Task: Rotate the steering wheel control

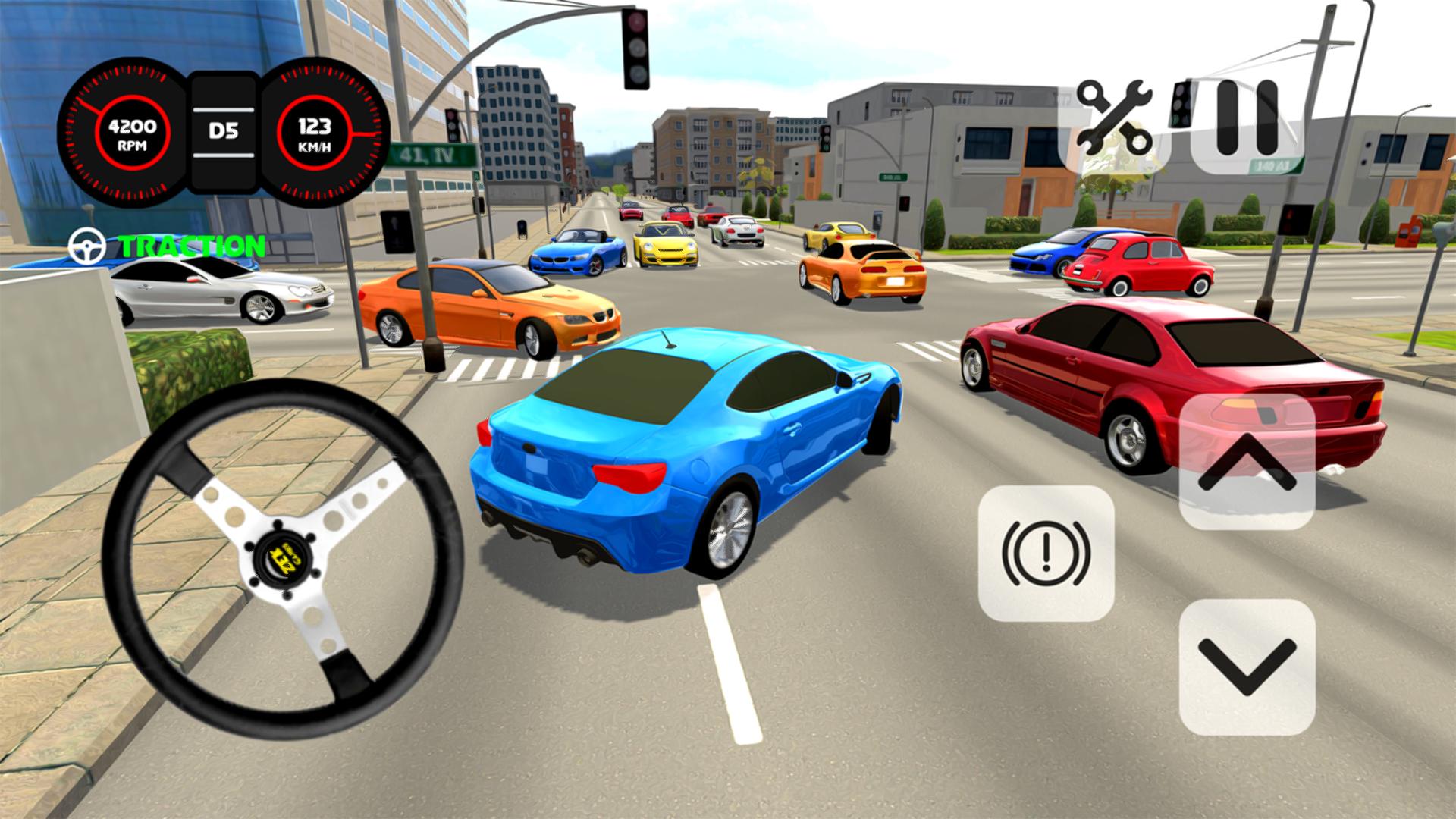Action: (288, 561)
